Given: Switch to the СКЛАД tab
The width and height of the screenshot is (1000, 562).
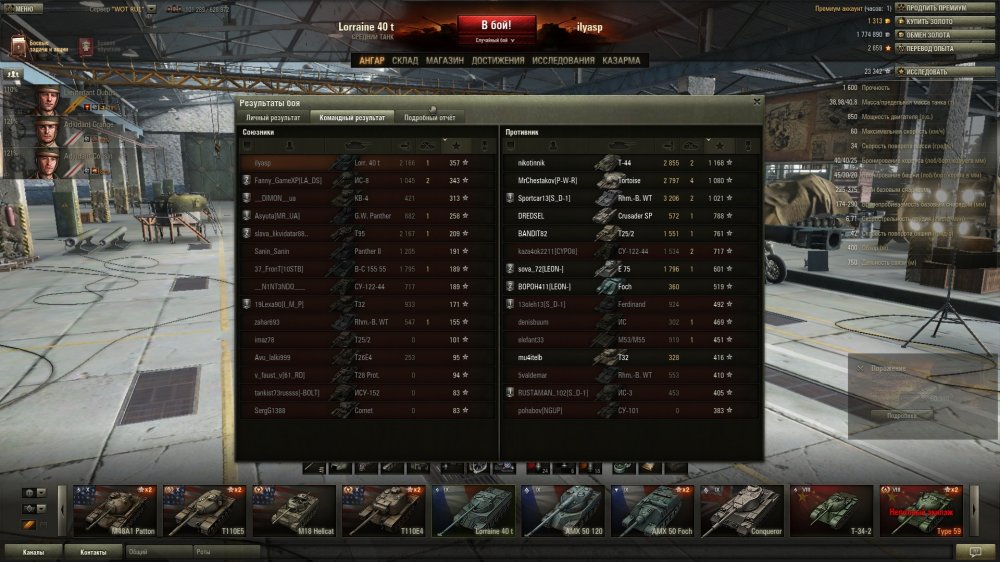Looking at the screenshot, I should pos(405,61).
